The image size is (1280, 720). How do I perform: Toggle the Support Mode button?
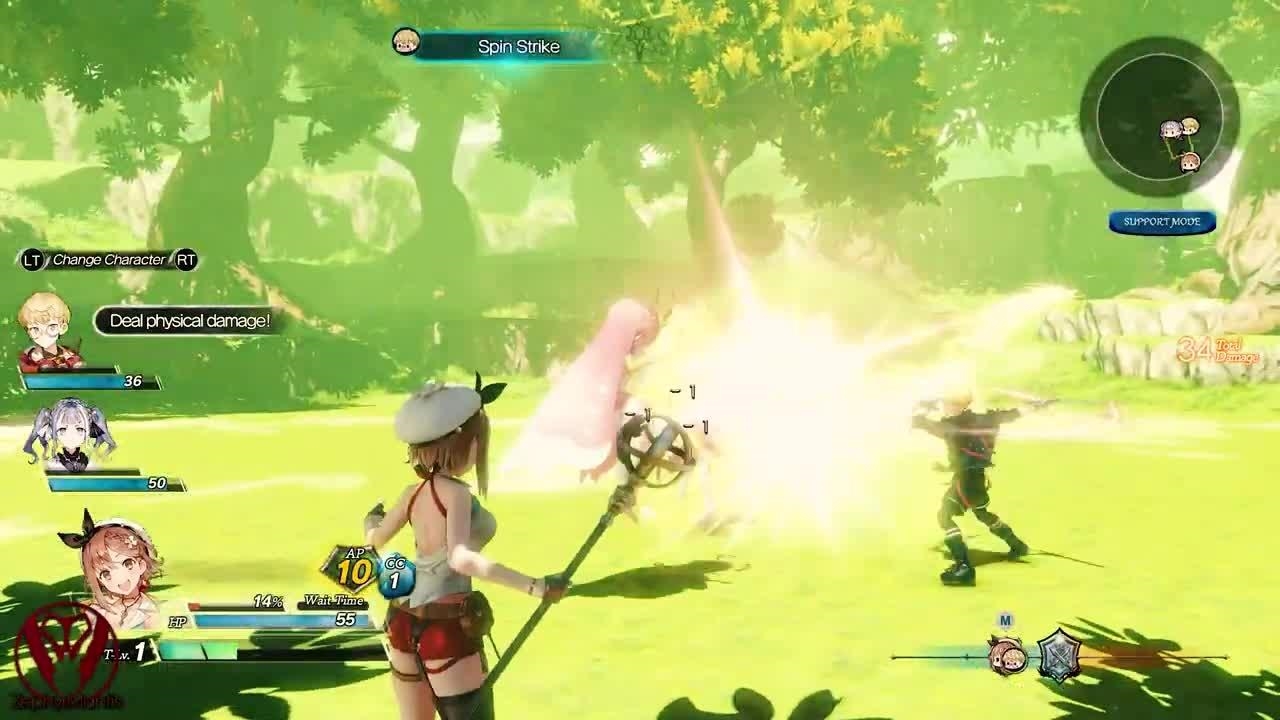(1162, 222)
